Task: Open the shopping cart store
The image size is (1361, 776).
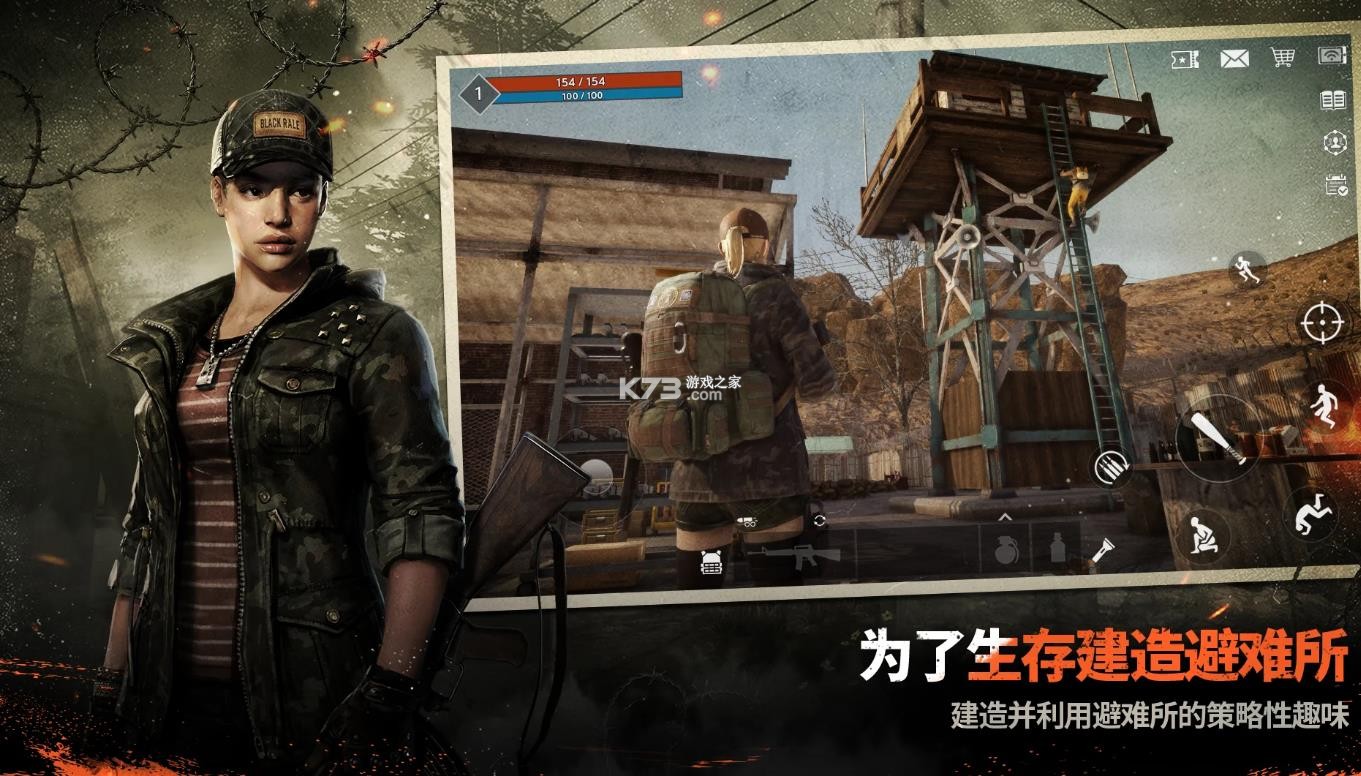Action: 1281,58
